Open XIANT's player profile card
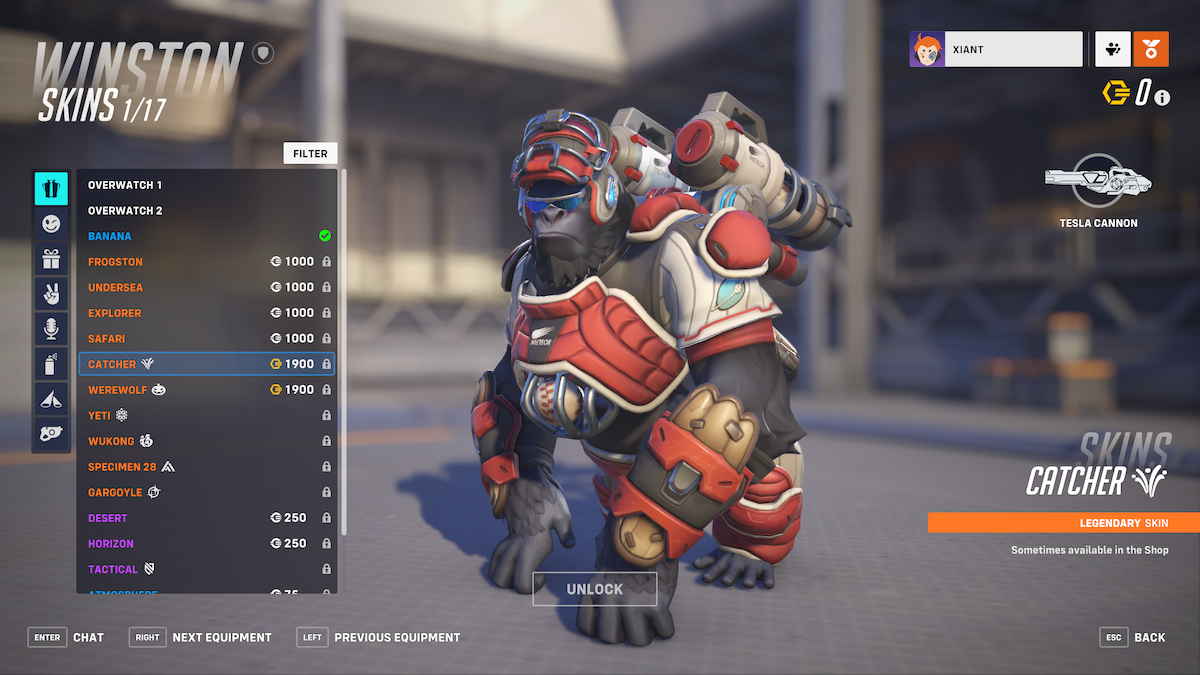The image size is (1200, 675). [996, 49]
